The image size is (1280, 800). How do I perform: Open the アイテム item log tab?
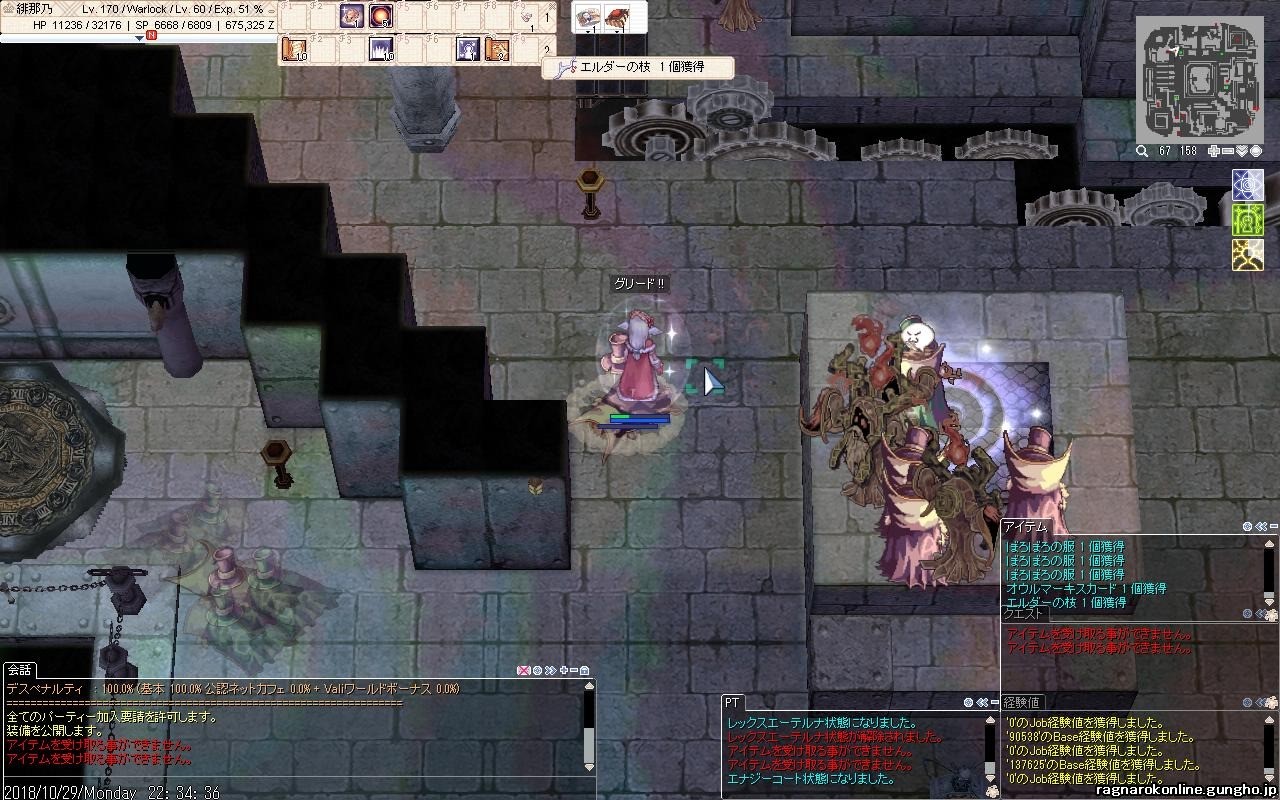(1024, 526)
